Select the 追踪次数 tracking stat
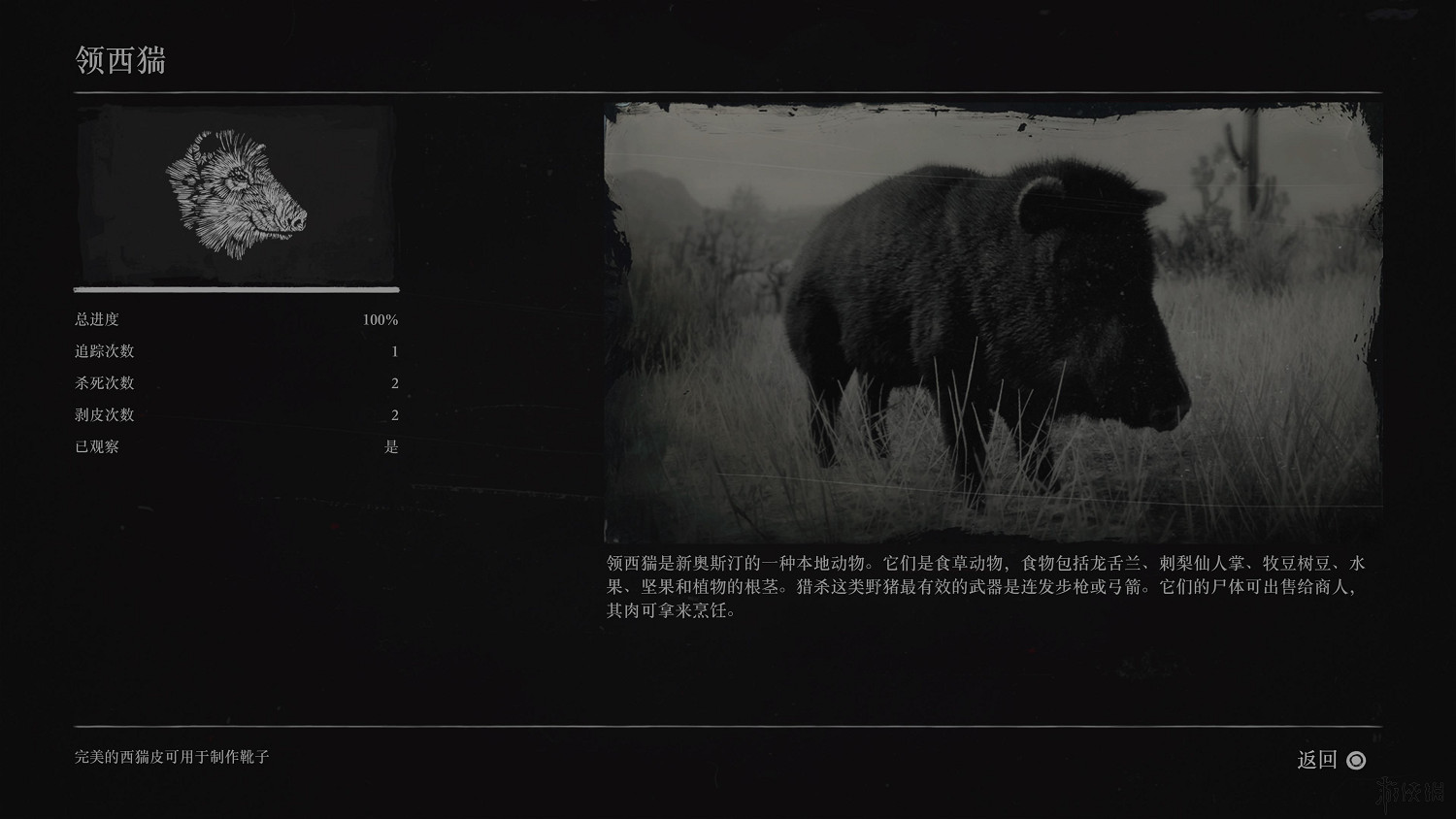Screen dimensions: 1456x819 pos(103,351)
